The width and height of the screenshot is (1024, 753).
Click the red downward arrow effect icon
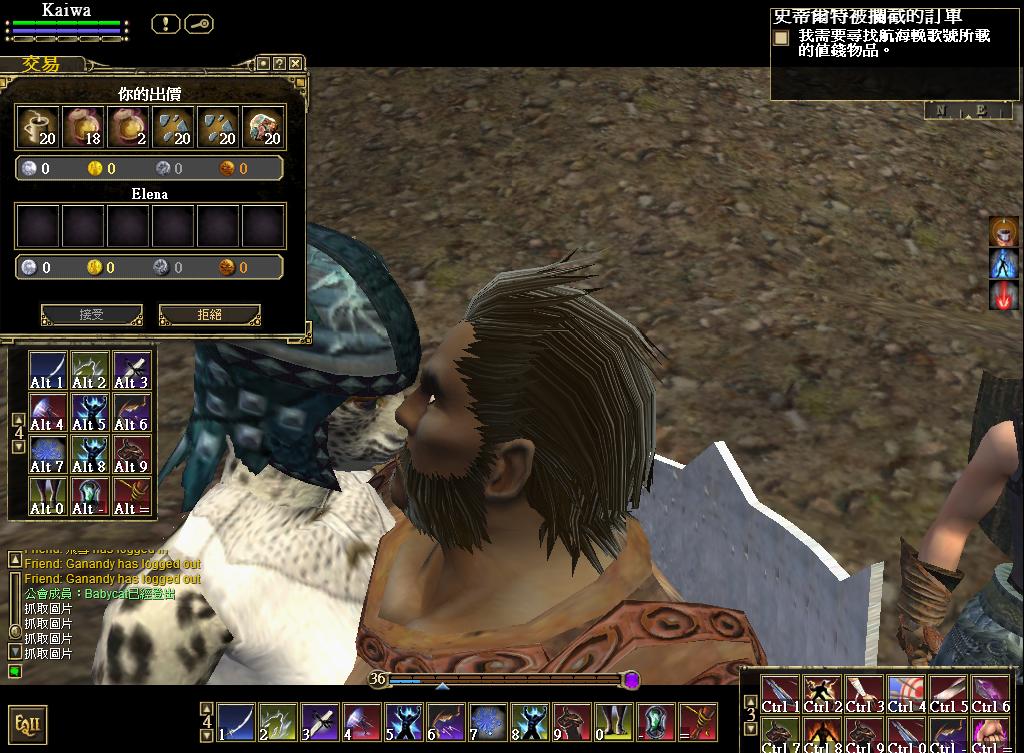[1003, 295]
